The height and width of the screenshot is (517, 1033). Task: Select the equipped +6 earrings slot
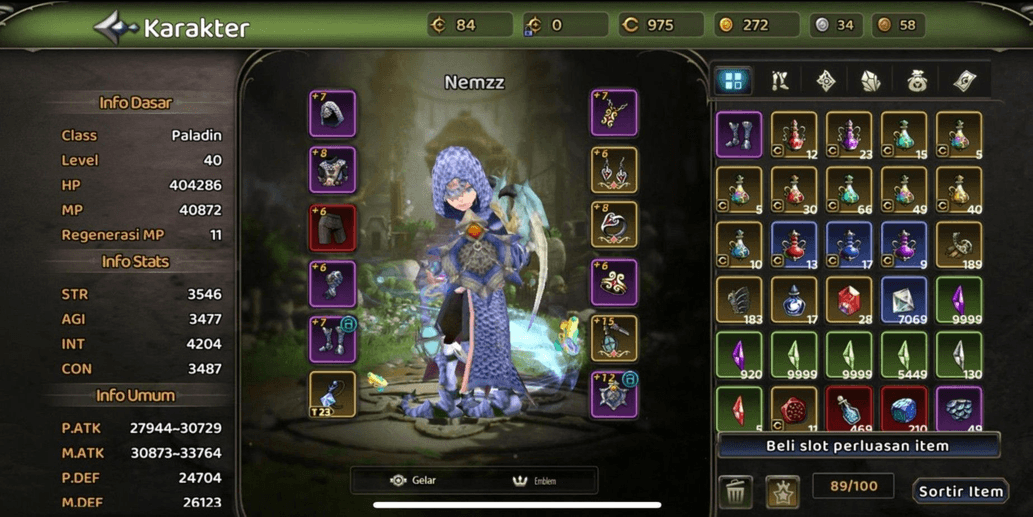[x=614, y=170]
